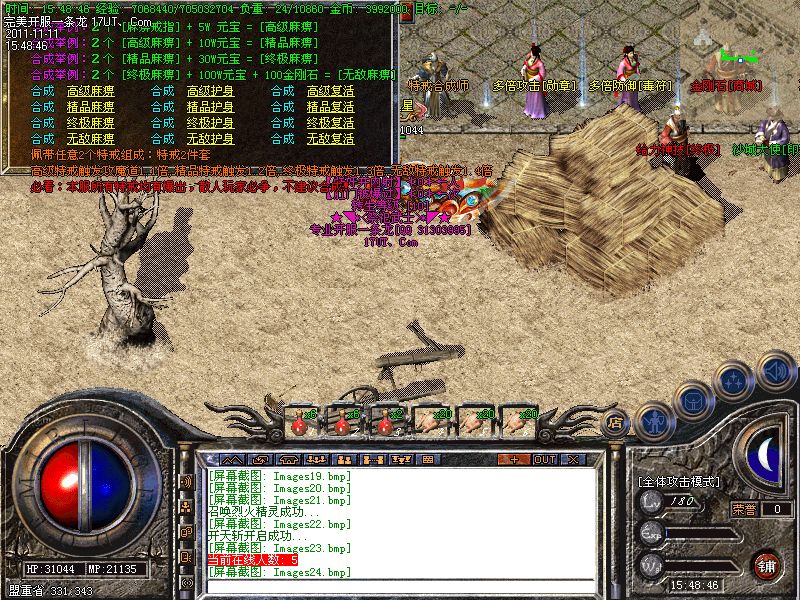Toggle the 全体攻击模式 attack mode label
The width and height of the screenshot is (800, 600).
pos(680,481)
